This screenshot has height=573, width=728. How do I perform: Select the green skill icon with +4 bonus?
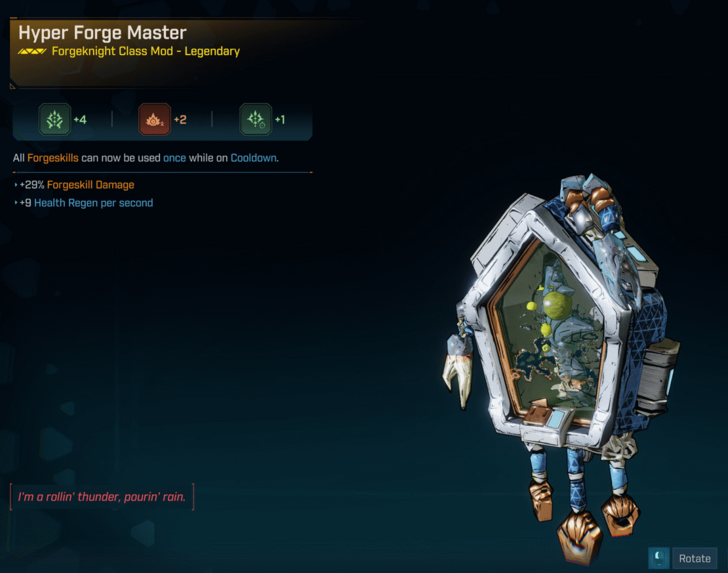pyautogui.click(x=55, y=120)
